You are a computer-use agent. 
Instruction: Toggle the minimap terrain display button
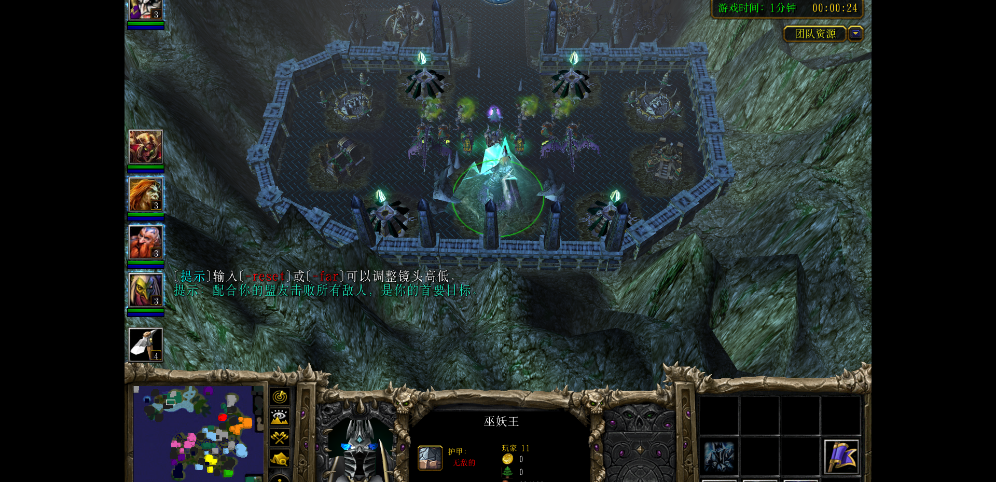tap(280, 417)
